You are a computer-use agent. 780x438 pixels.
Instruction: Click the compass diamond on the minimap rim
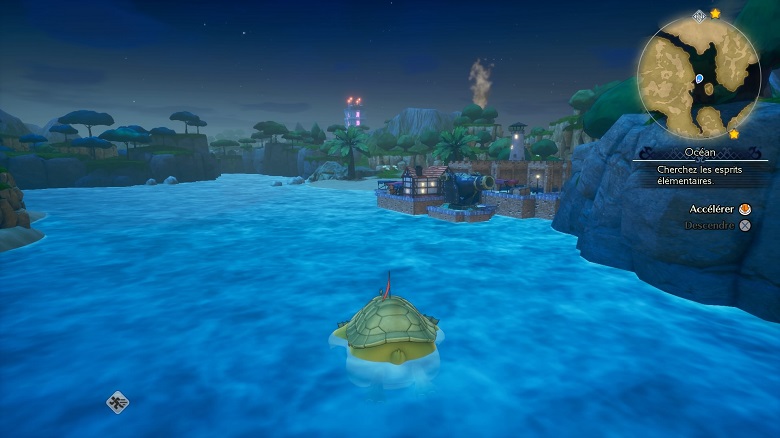pos(698,16)
